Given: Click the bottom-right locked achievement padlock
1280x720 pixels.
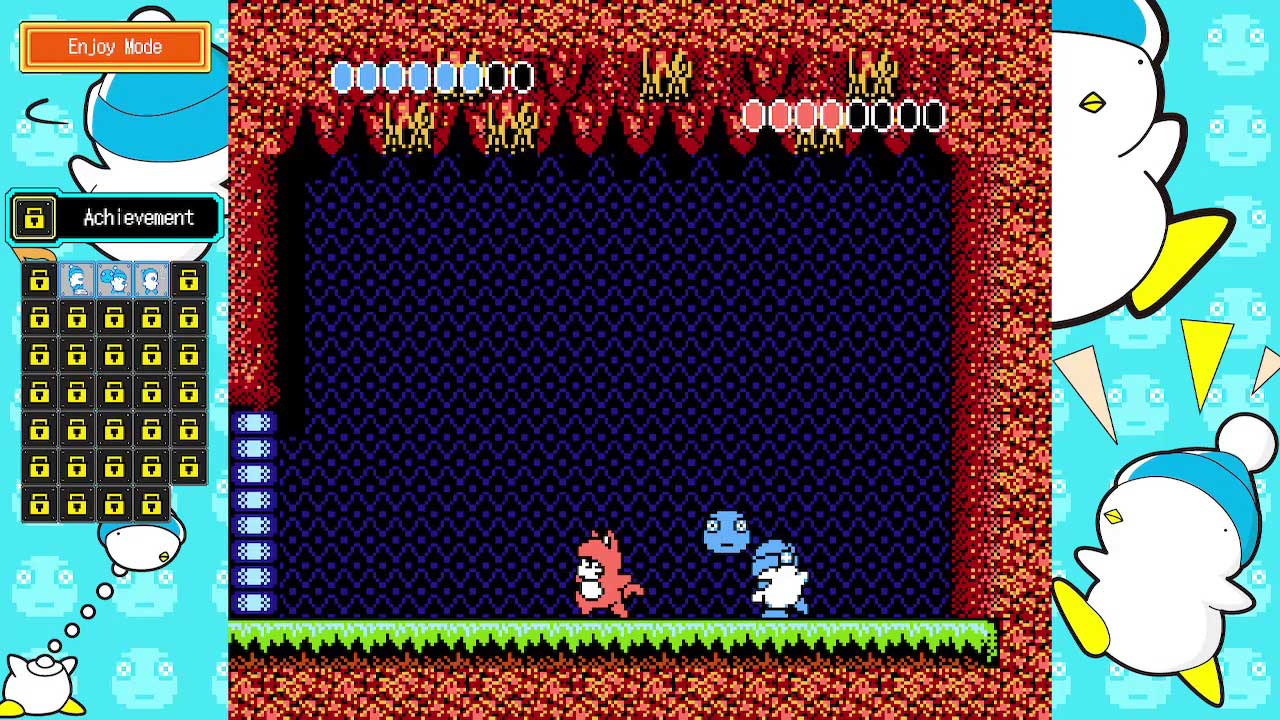Looking at the screenshot, I should (x=150, y=503).
